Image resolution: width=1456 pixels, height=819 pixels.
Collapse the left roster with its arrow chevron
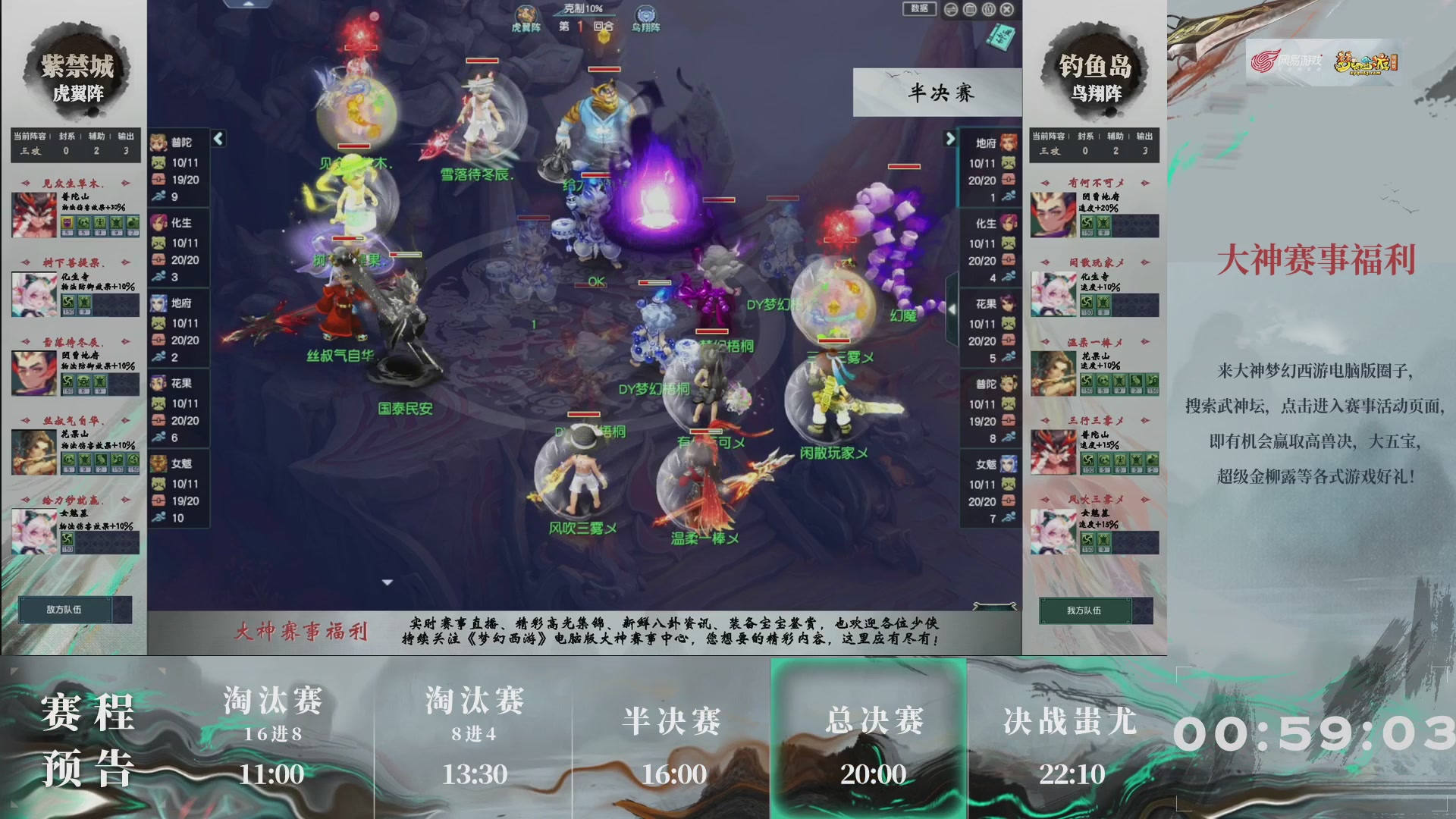[x=218, y=139]
